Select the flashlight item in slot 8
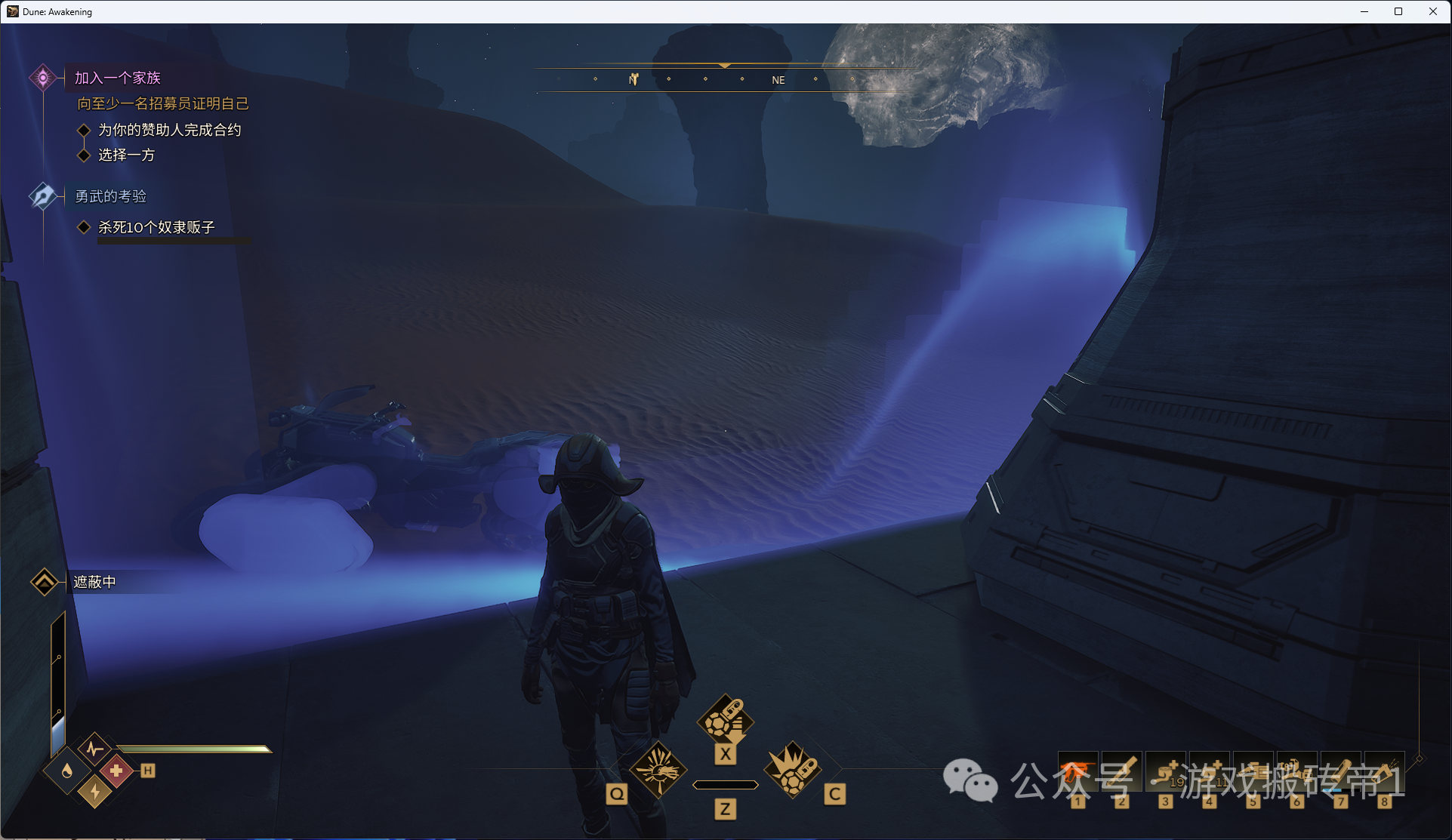Screen dimensions: 1452x840 tap(1384, 771)
